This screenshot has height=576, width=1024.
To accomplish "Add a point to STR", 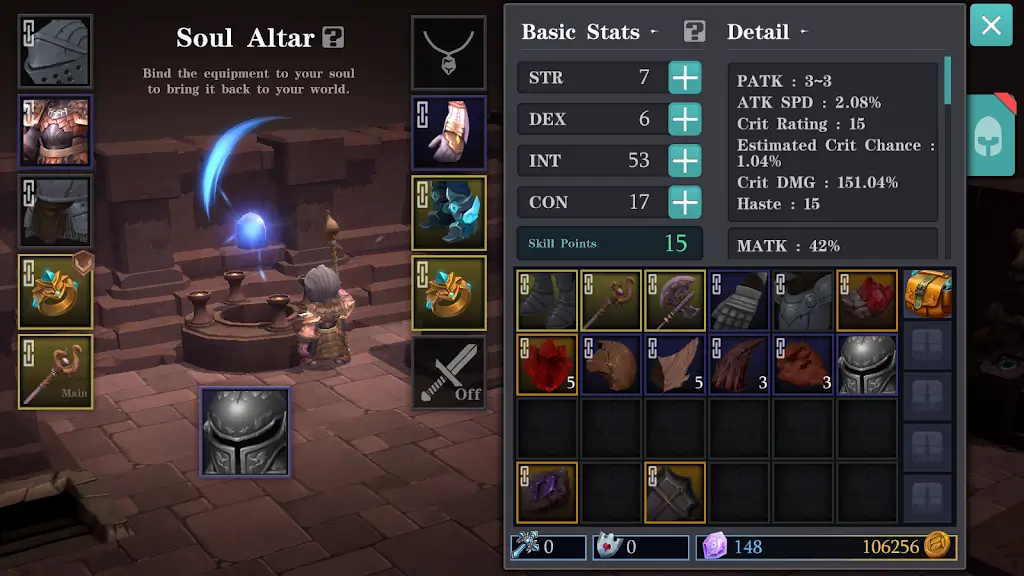I will click(x=685, y=78).
